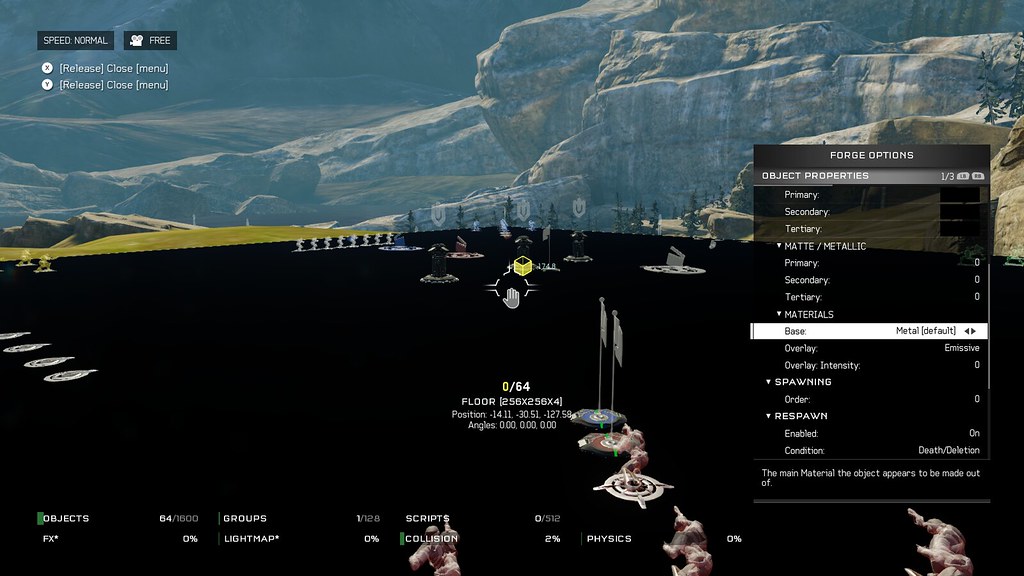Choose the Overlay Emissive row
The image size is (1024, 576).
tap(870, 348)
